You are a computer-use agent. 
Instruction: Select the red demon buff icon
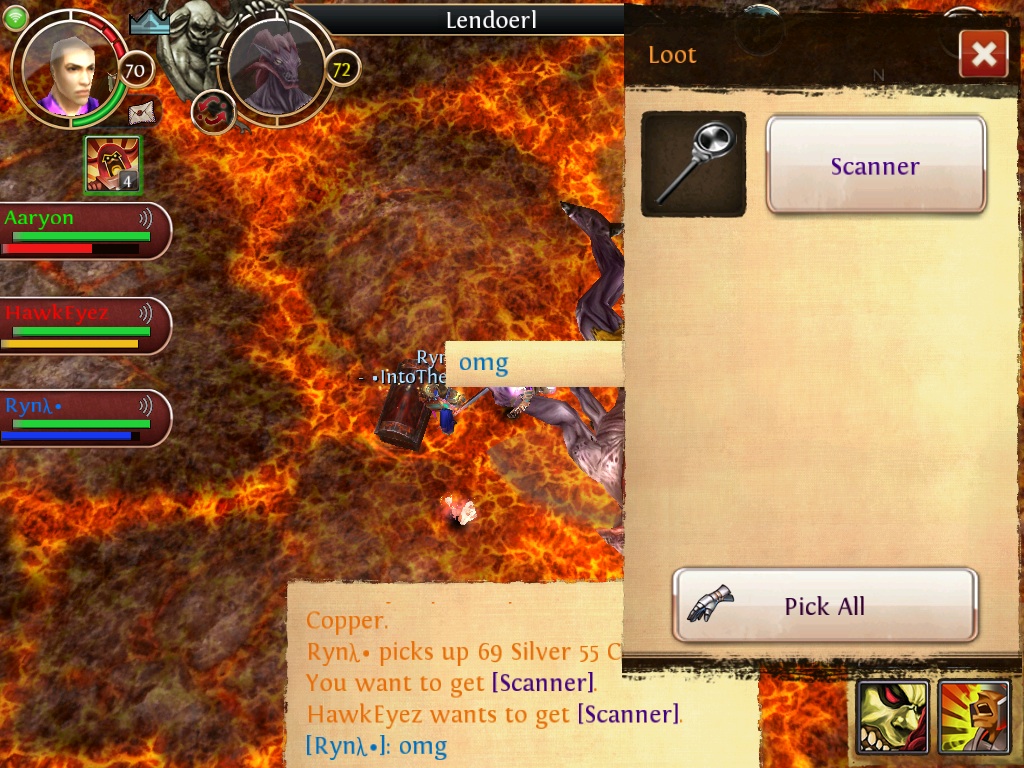(112, 164)
